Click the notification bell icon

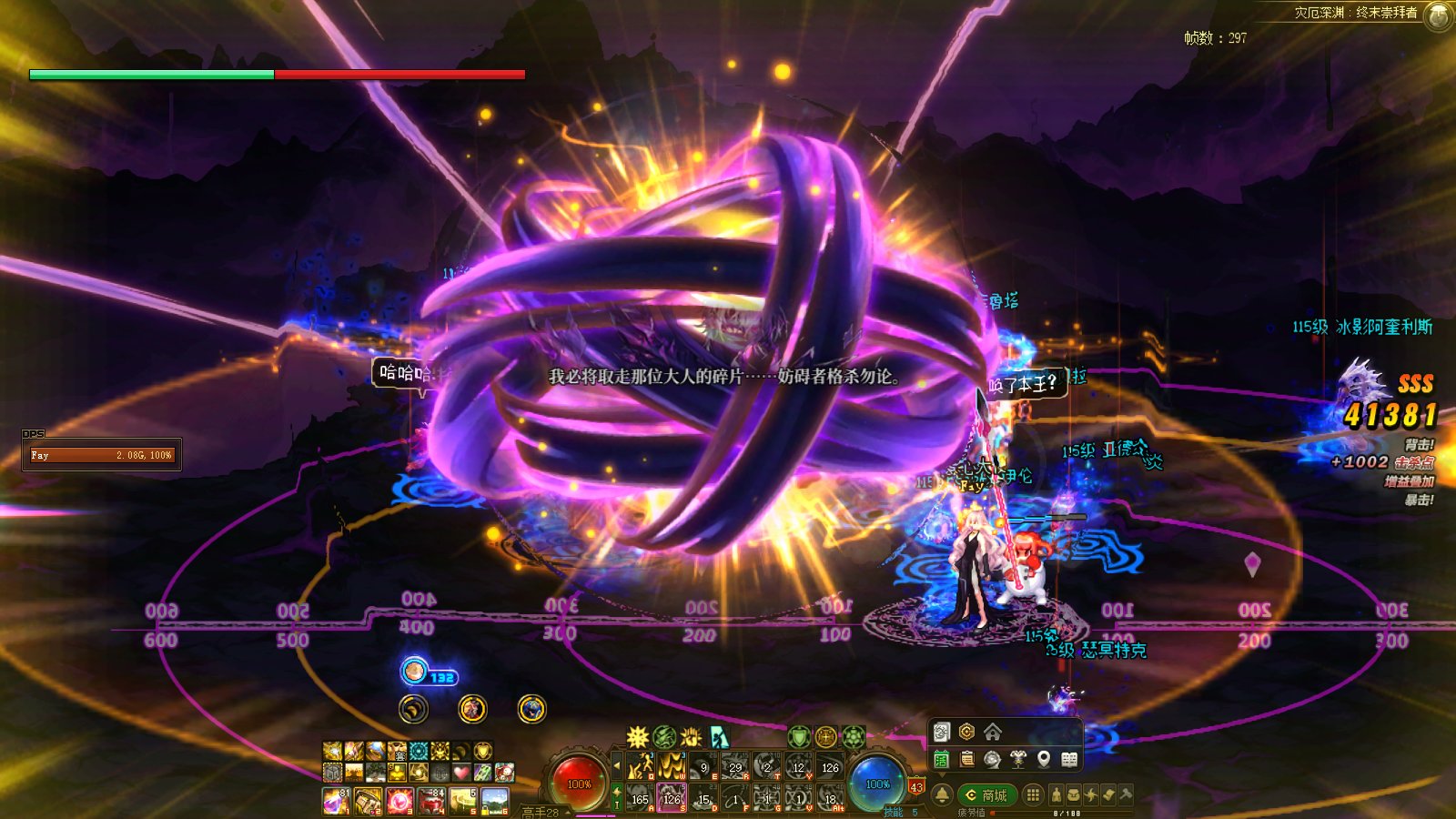point(943,794)
